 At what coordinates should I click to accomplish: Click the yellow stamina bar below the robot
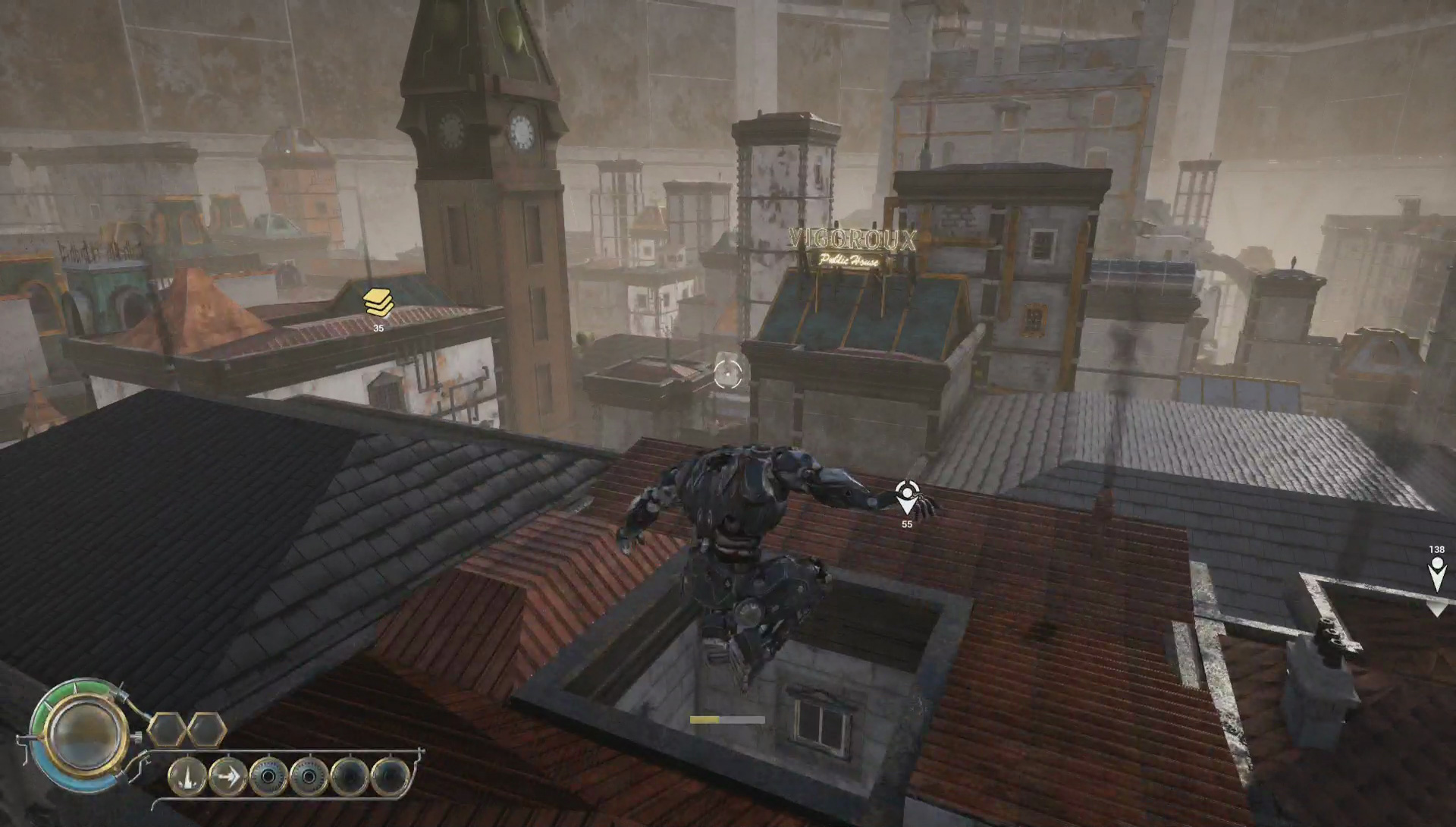tap(705, 718)
